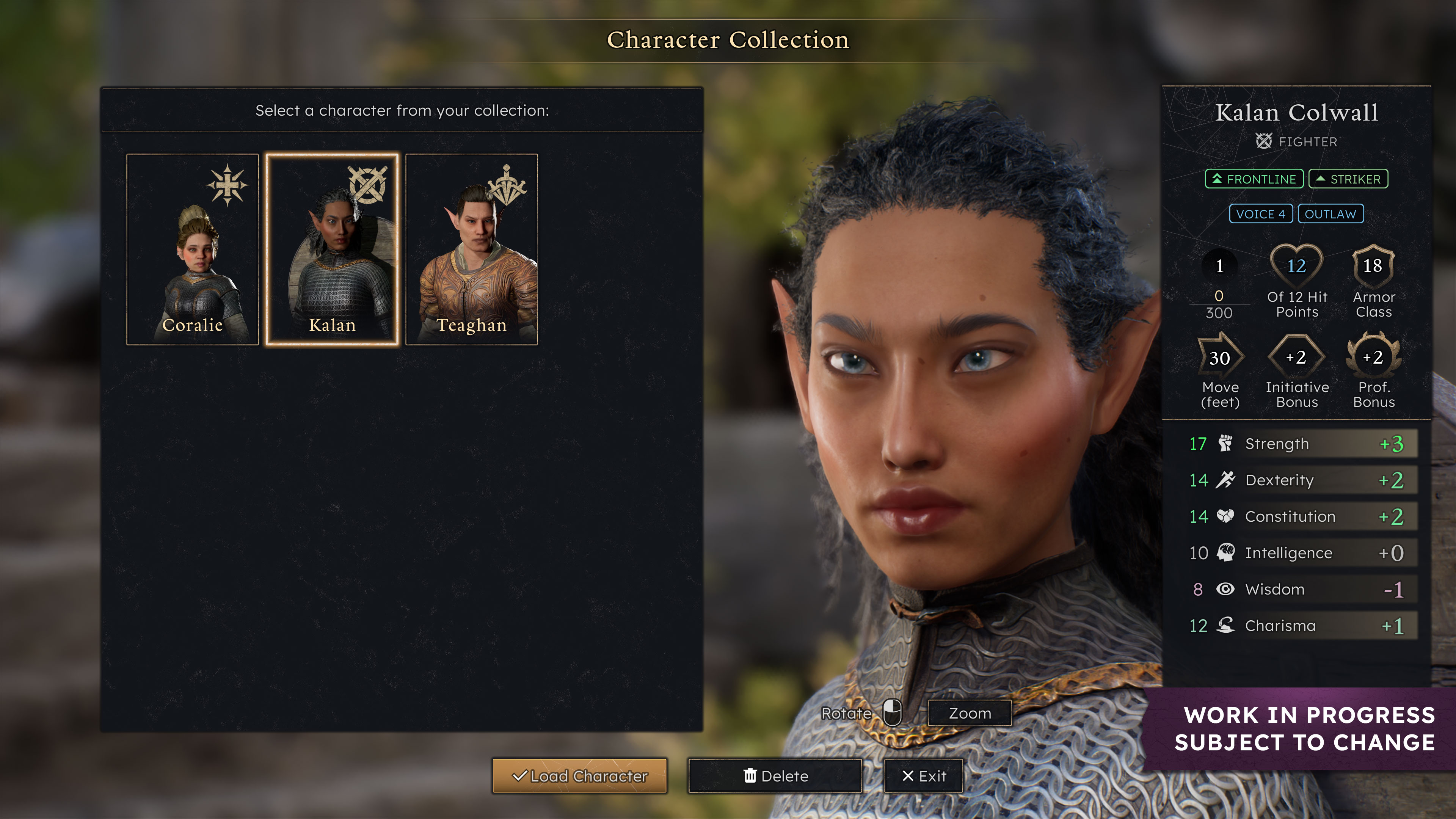Pick the Teaghan character card
Screen dimensions: 1456x819
click(x=471, y=249)
